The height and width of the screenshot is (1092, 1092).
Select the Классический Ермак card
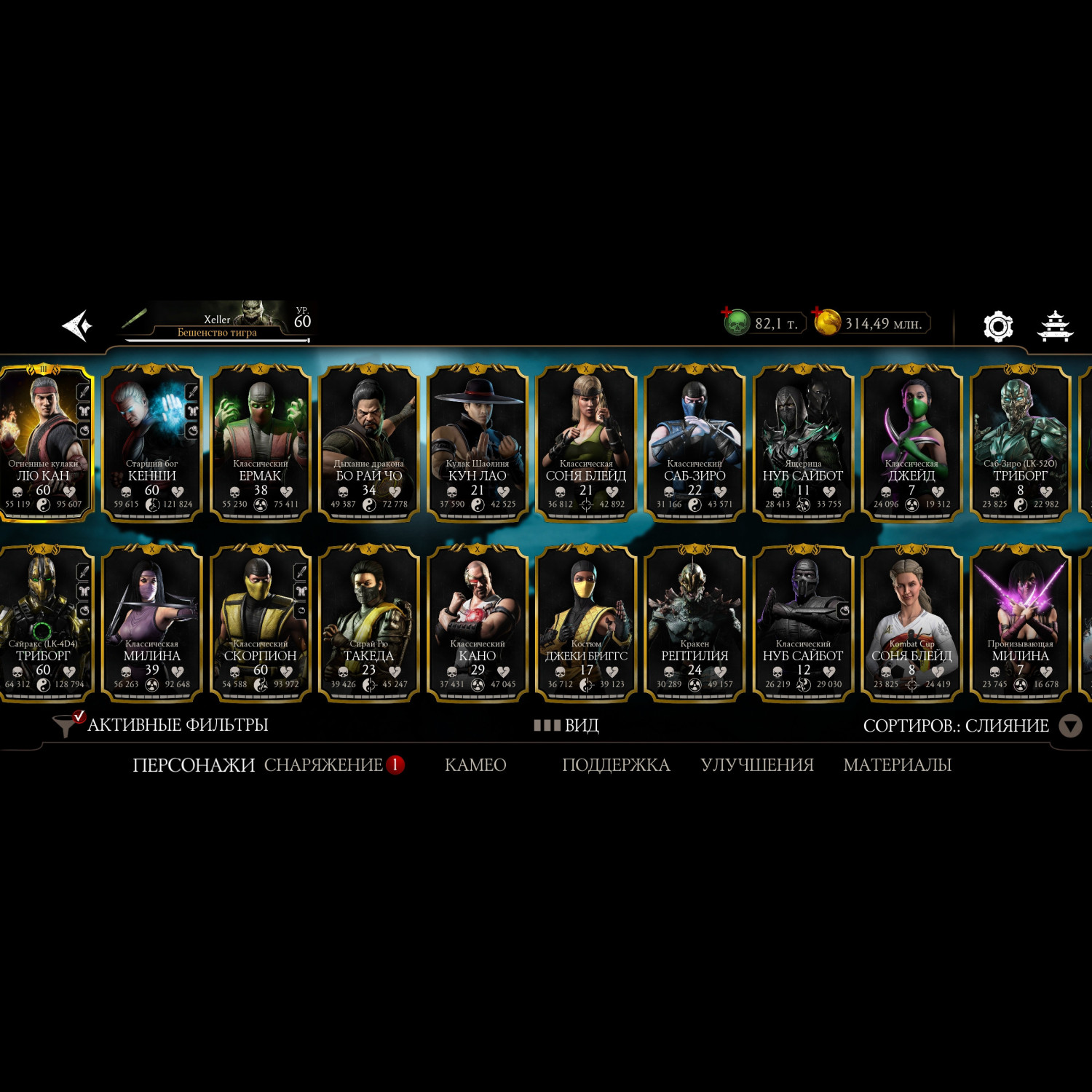(x=261, y=444)
